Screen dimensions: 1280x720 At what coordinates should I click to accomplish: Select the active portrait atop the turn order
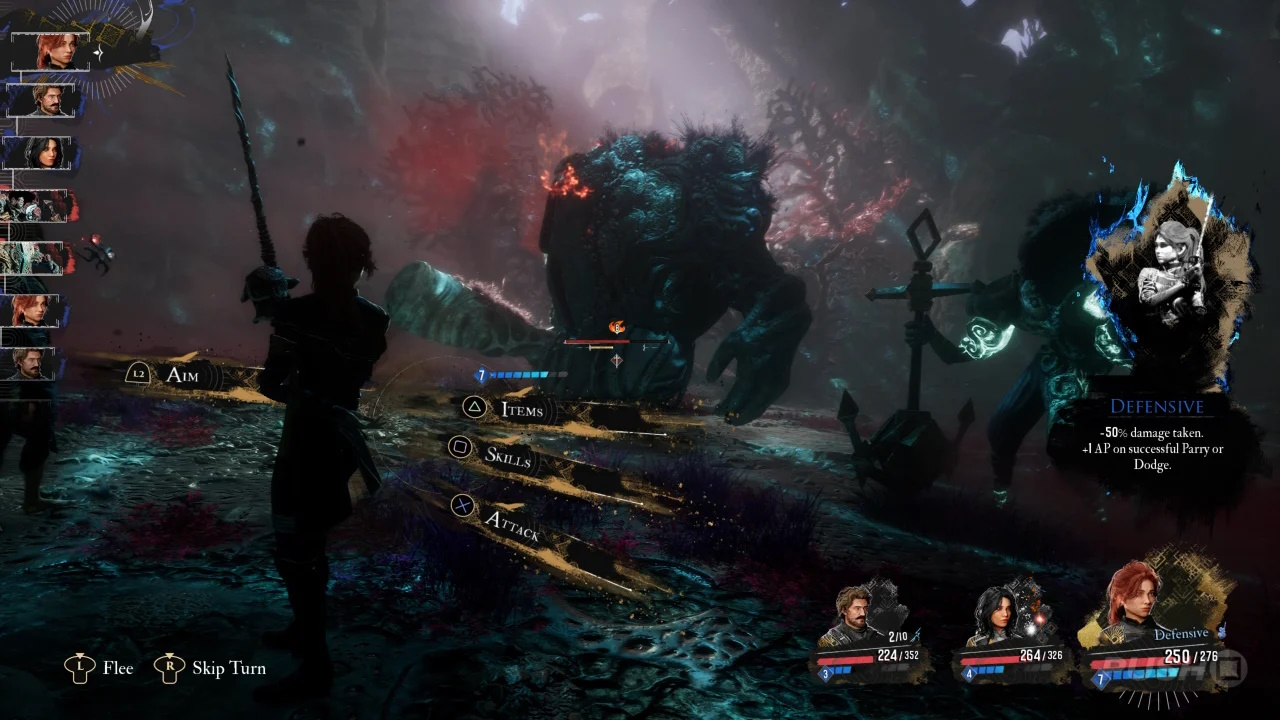coord(51,52)
